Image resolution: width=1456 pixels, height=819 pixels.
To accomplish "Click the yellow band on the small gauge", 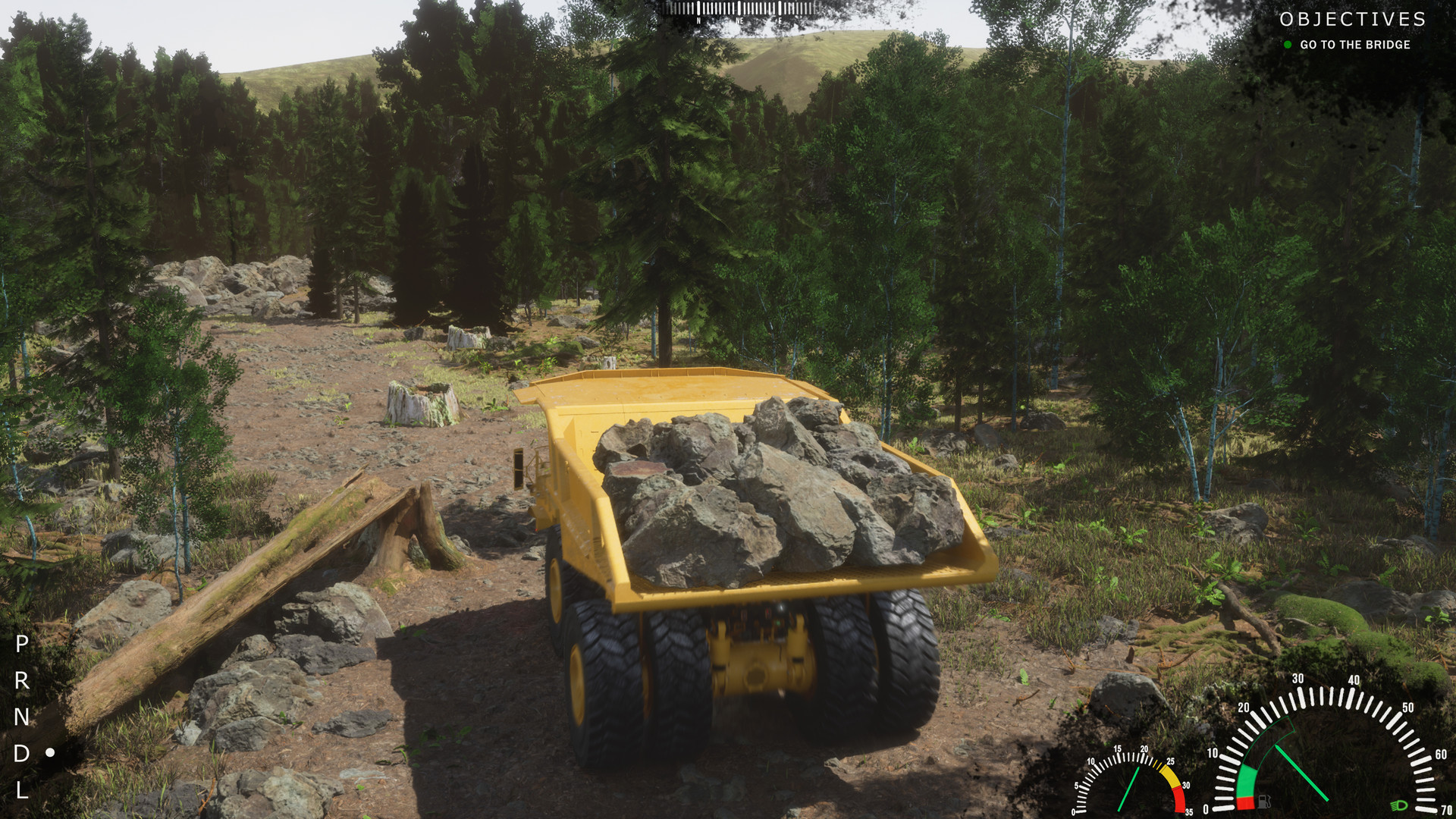I will 1169,775.
